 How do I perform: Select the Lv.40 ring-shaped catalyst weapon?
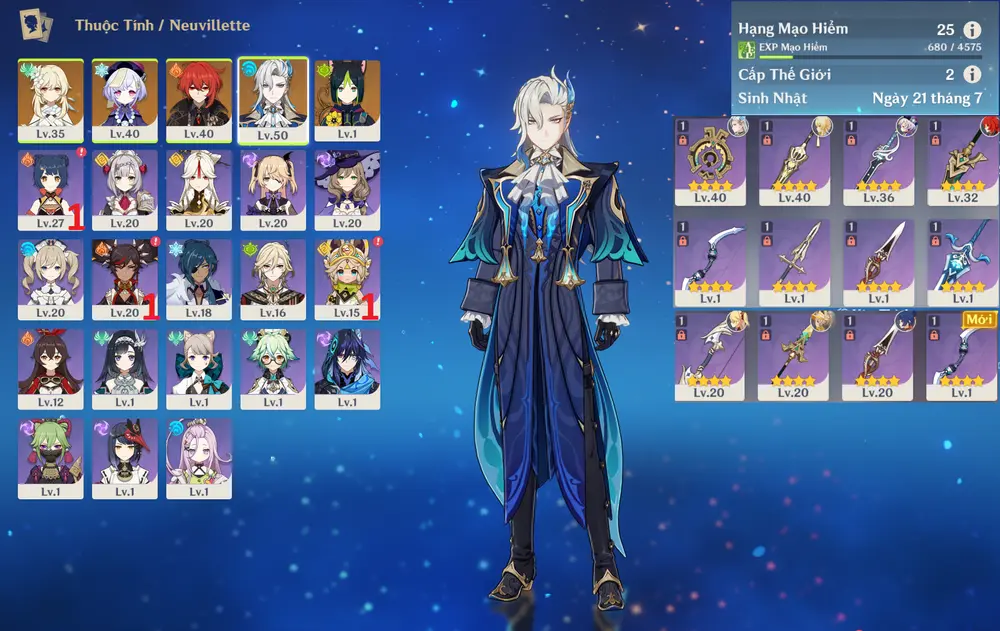click(710, 162)
